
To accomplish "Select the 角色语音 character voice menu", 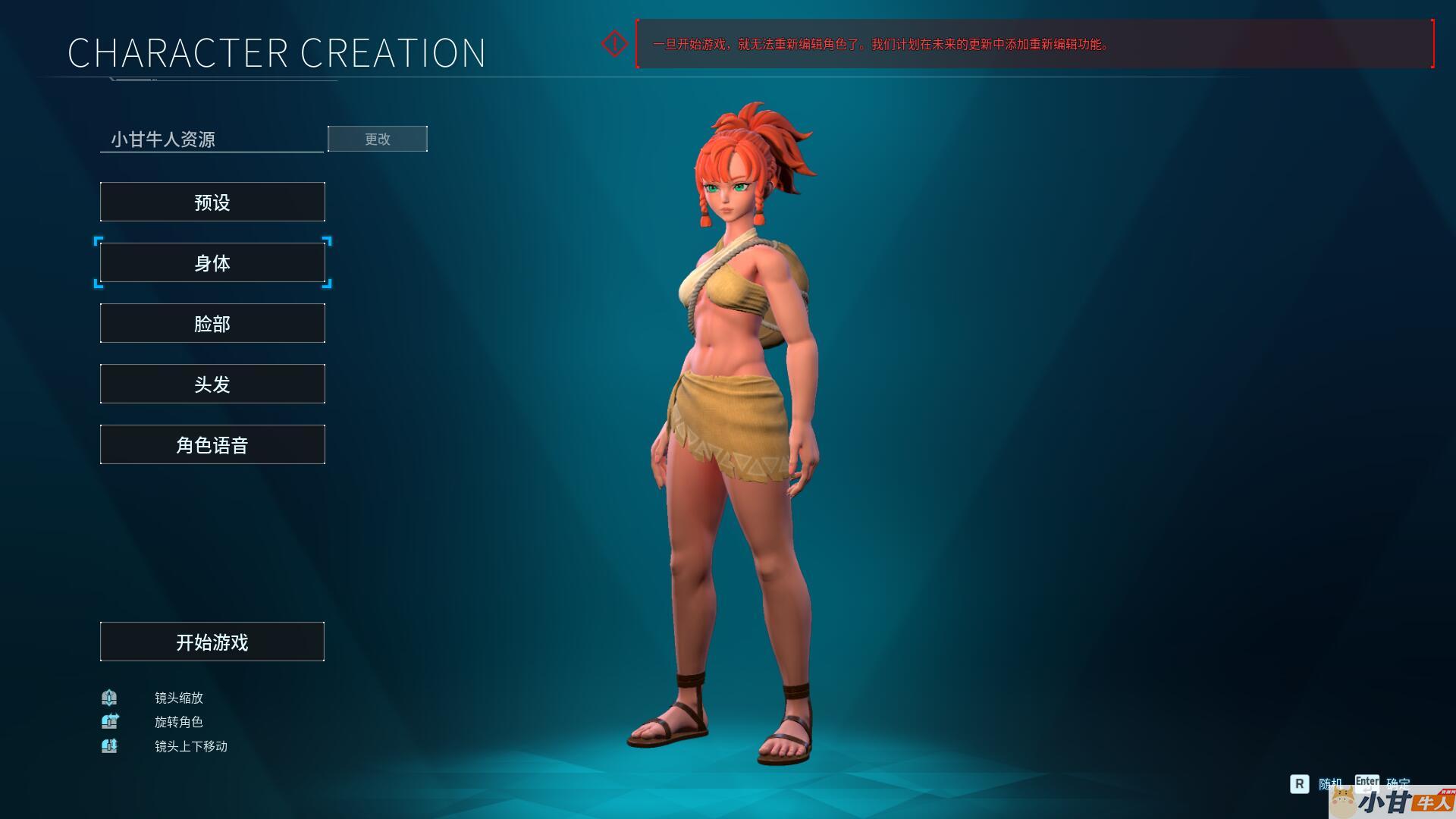I will tap(212, 444).
